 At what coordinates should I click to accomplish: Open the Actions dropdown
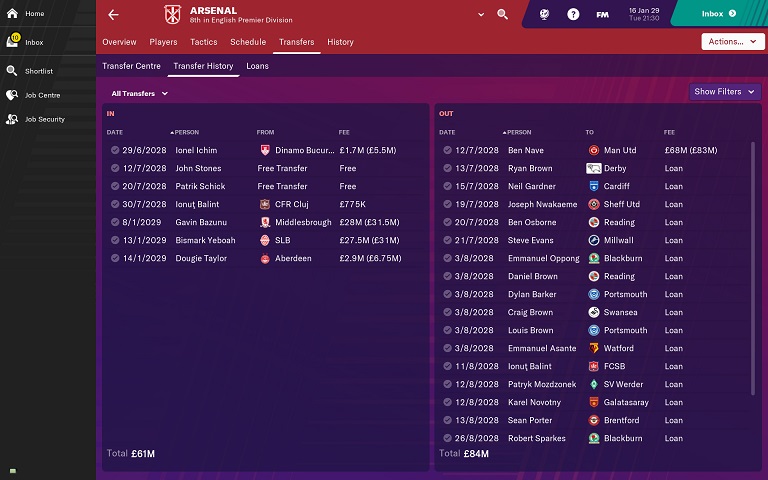pyautogui.click(x=733, y=42)
